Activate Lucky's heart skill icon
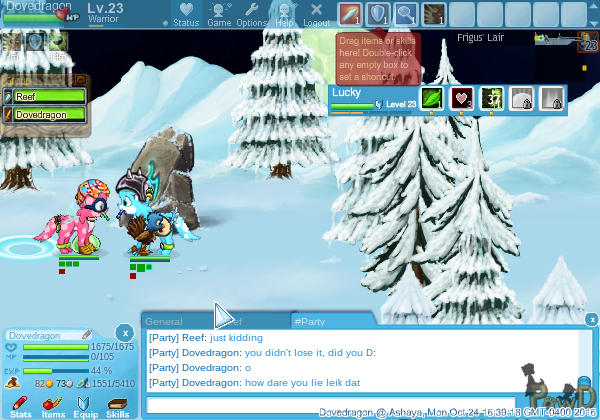 [461, 98]
